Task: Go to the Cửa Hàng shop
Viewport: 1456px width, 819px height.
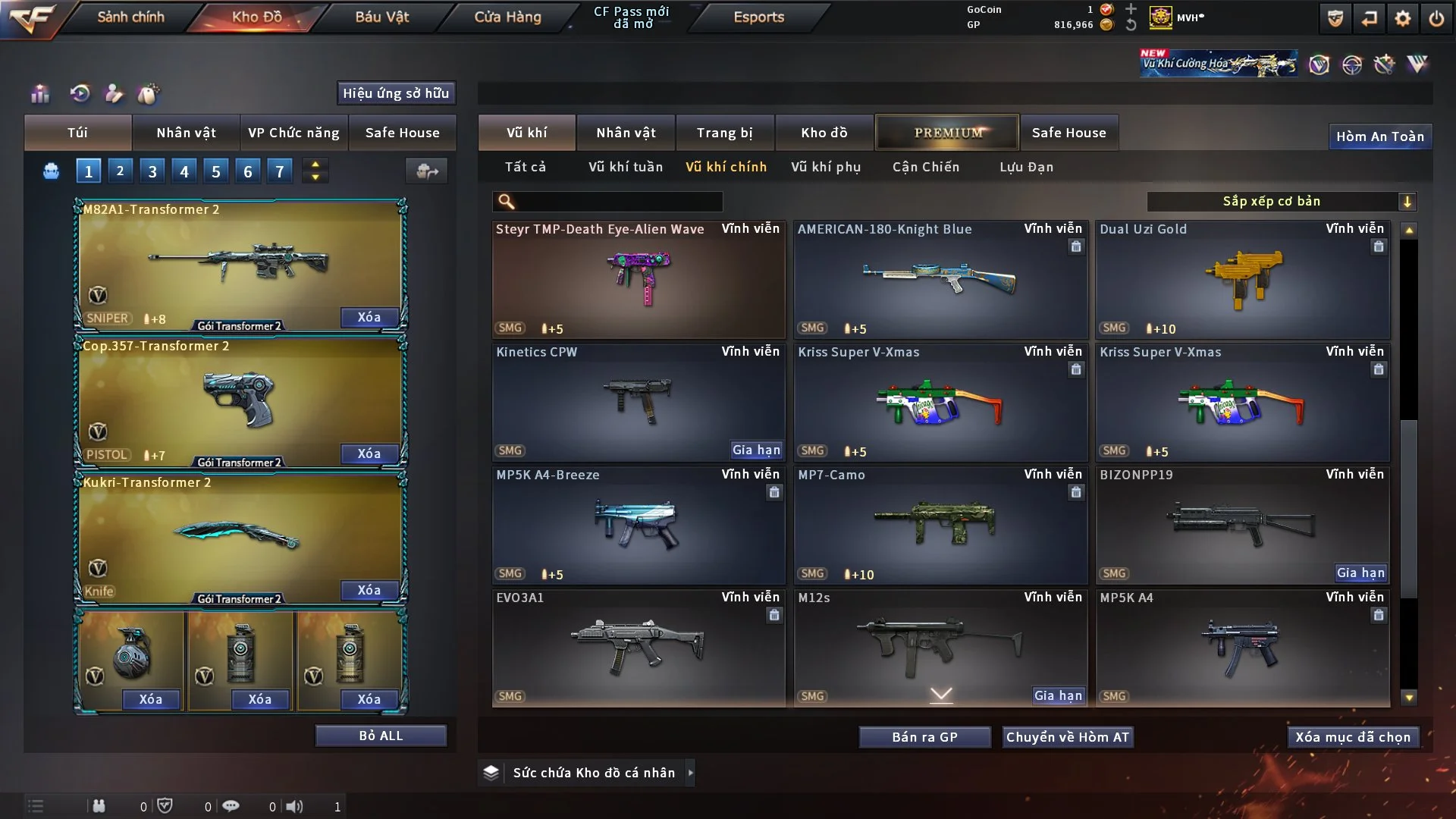Action: point(507,17)
